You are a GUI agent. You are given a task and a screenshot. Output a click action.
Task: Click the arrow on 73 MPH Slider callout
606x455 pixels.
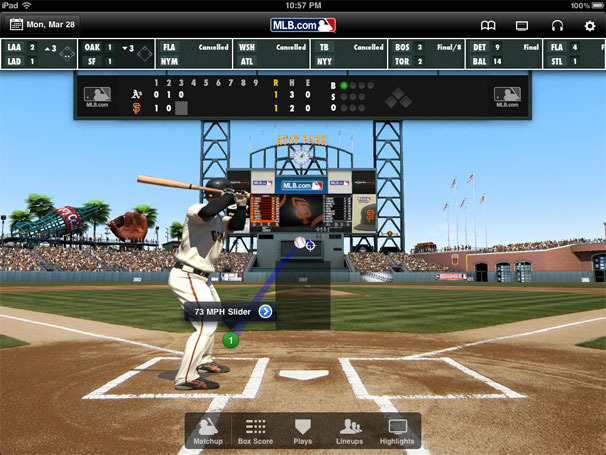265,311
